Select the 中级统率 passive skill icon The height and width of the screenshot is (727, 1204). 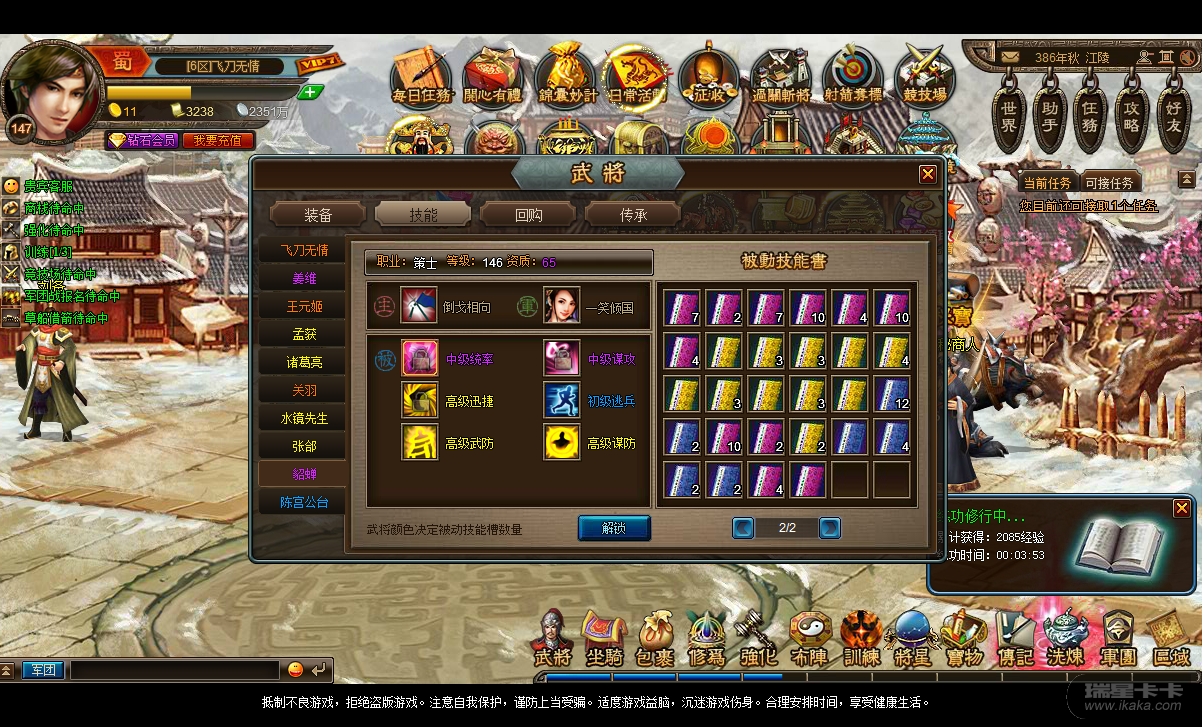[420, 358]
